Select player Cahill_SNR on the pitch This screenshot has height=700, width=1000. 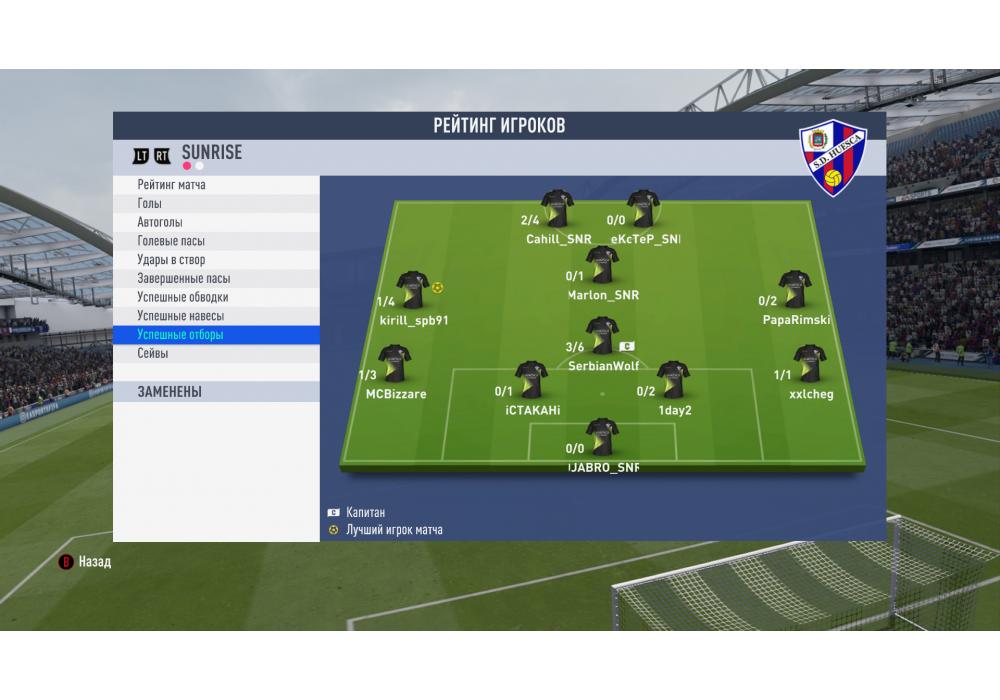pyautogui.click(x=557, y=210)
